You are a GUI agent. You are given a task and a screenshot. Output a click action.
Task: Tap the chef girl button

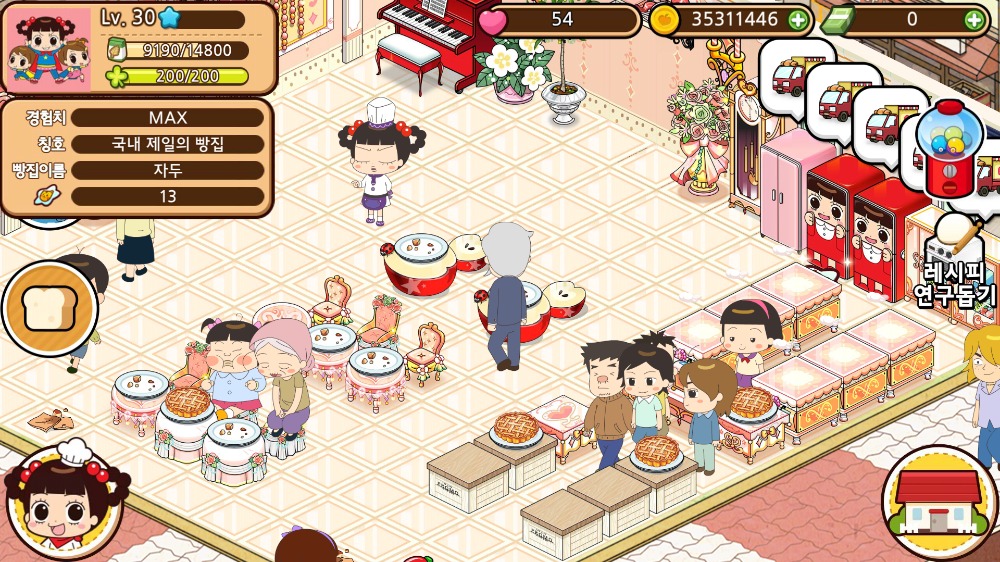[x=62, y=502]
